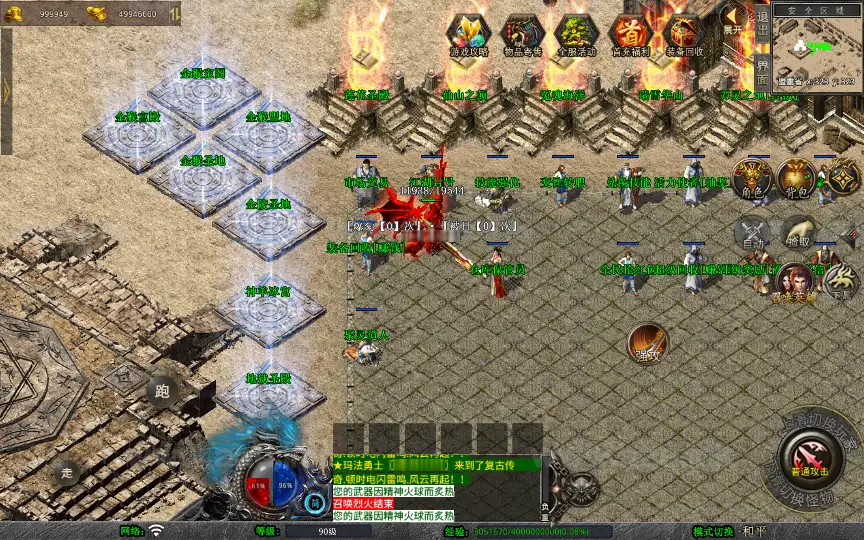Activate the 强攻 forced attack skill
The width and height of the screenshot is (864, 540).
647,343
